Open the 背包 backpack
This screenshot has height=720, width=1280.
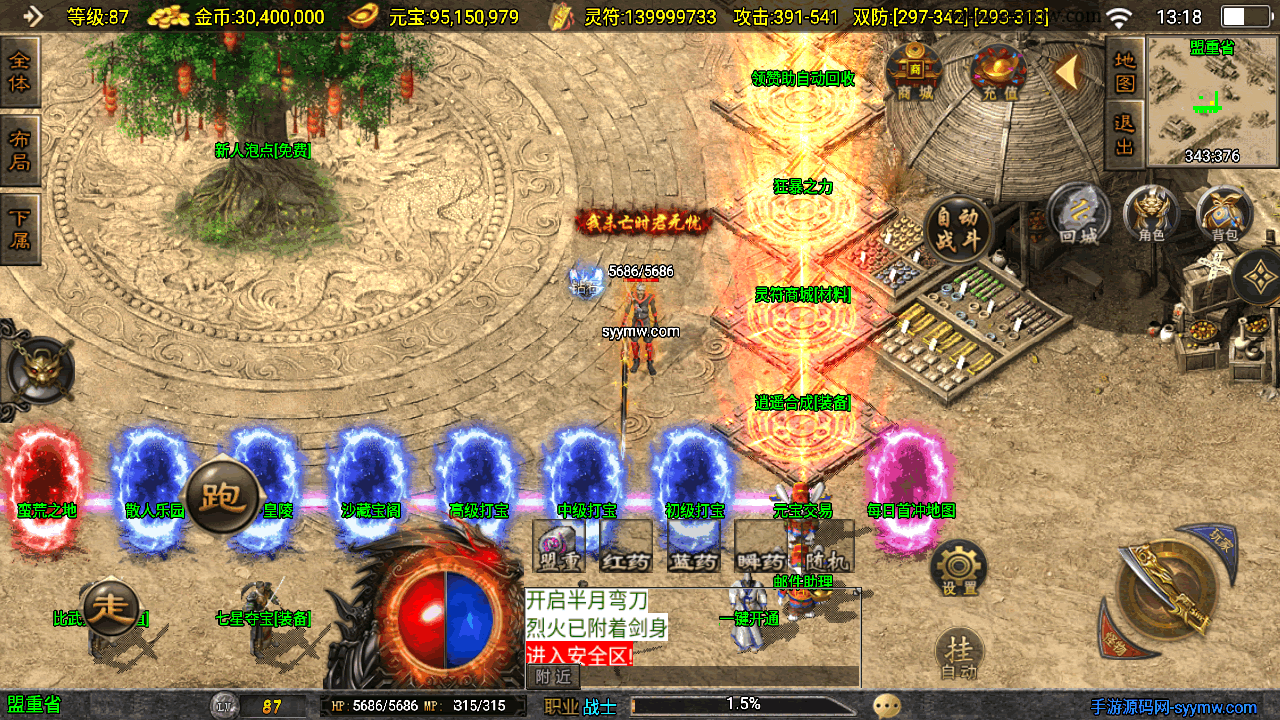[x=1225, y=213]
